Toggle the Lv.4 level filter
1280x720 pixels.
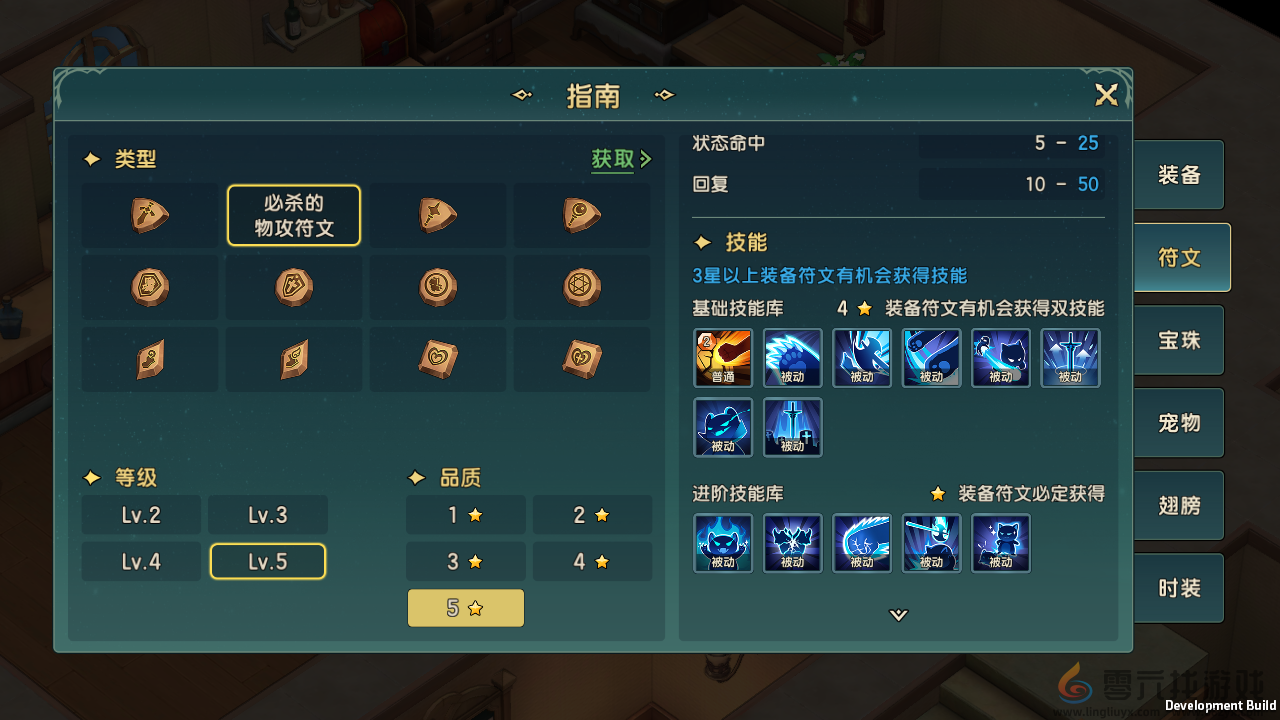coord(141,561)
